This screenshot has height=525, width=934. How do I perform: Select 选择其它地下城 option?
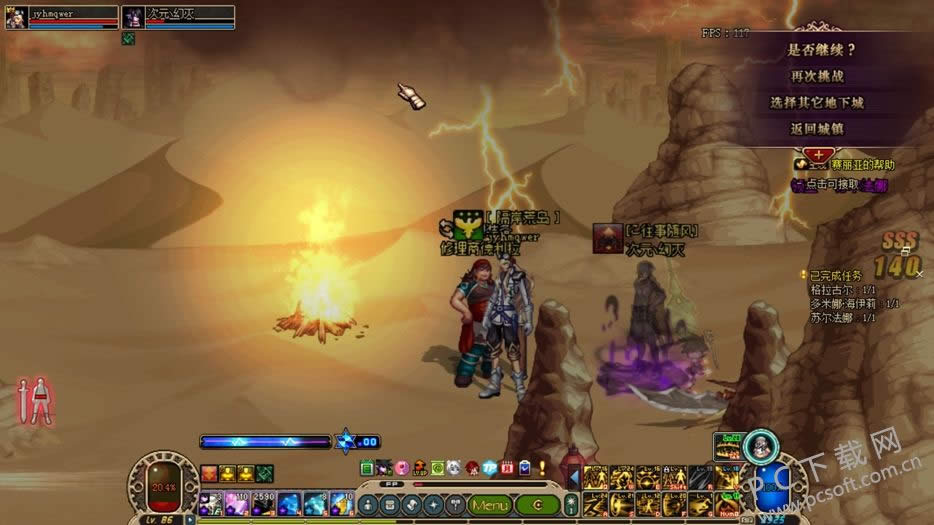[817, 102]
